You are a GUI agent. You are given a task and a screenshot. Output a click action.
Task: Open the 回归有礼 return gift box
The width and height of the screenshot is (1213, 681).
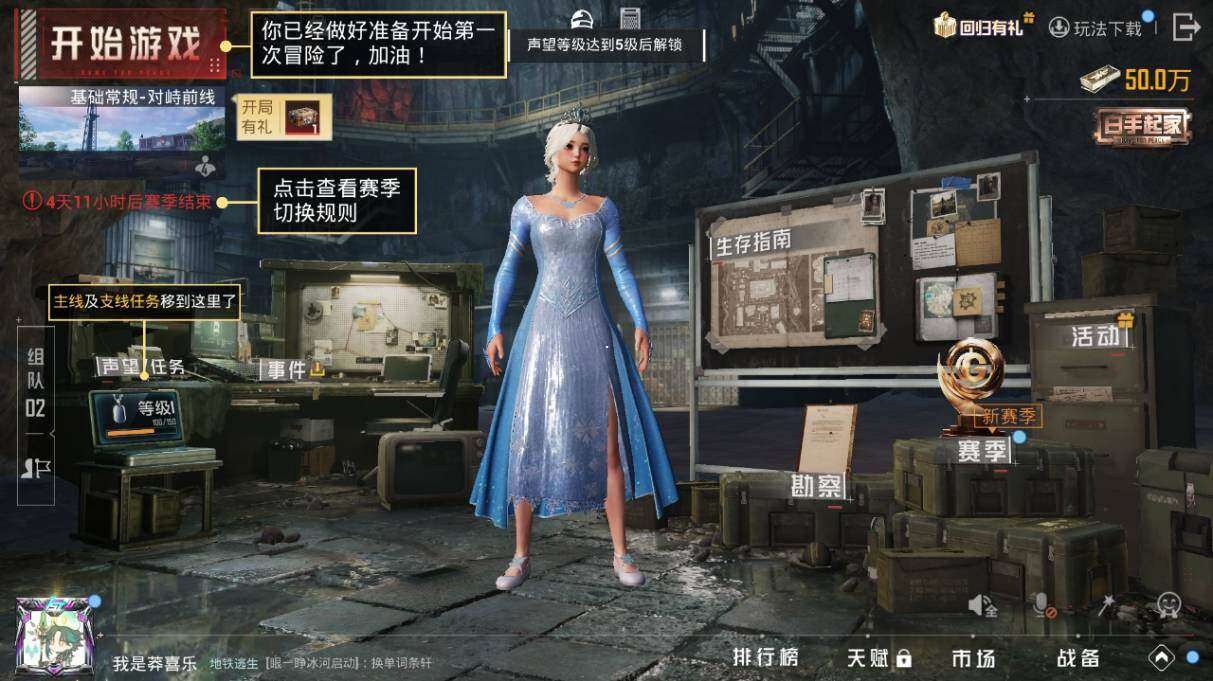(982, 27)
